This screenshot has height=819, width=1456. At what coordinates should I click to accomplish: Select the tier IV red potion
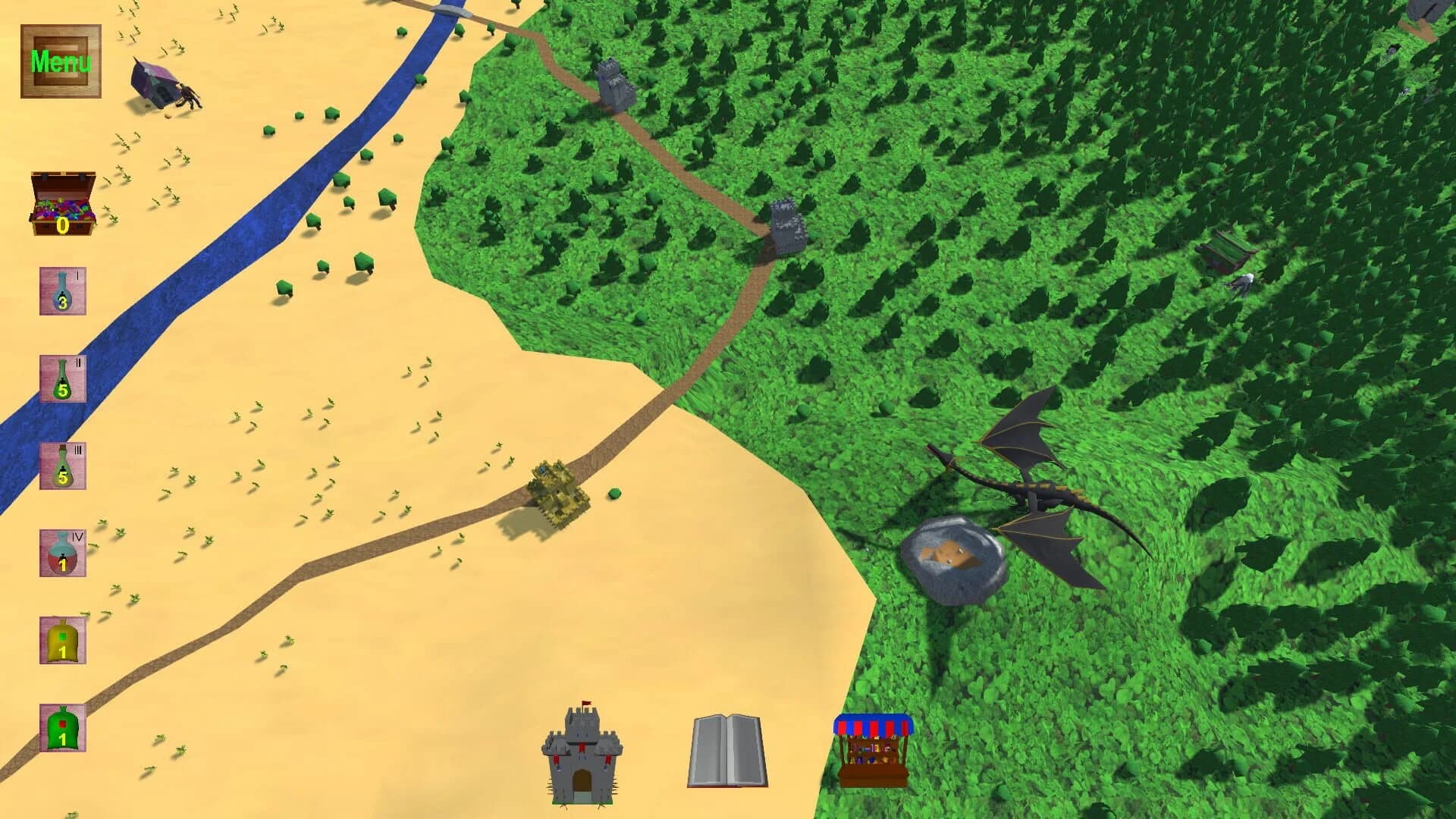[x=62, y=554]
